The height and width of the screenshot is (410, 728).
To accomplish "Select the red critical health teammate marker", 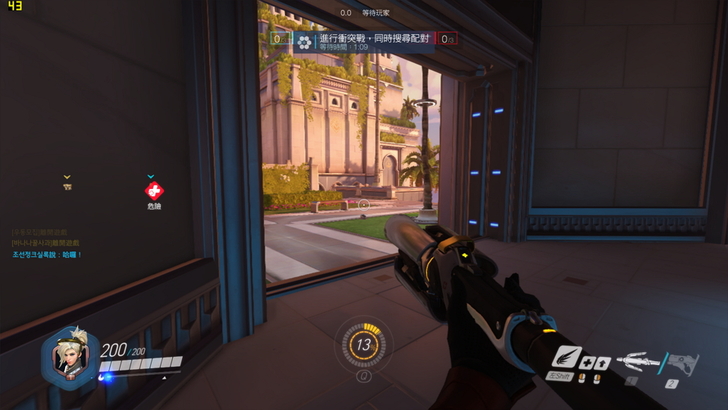I will click(153, 190).
